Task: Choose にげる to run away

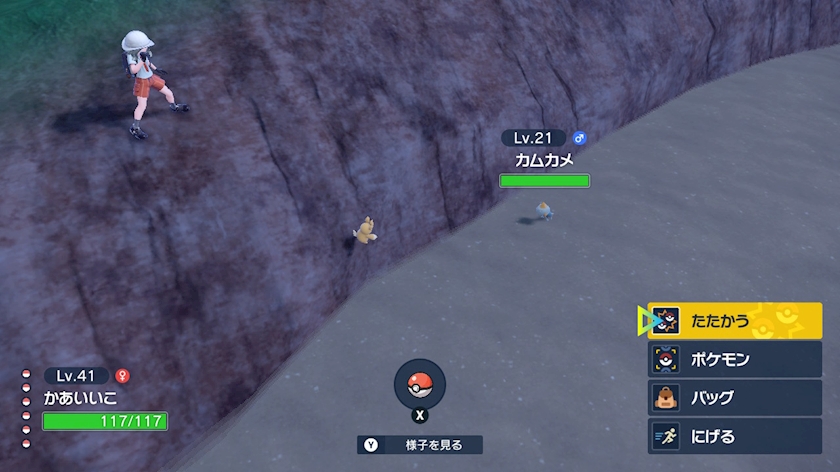Action: (735, 436)
